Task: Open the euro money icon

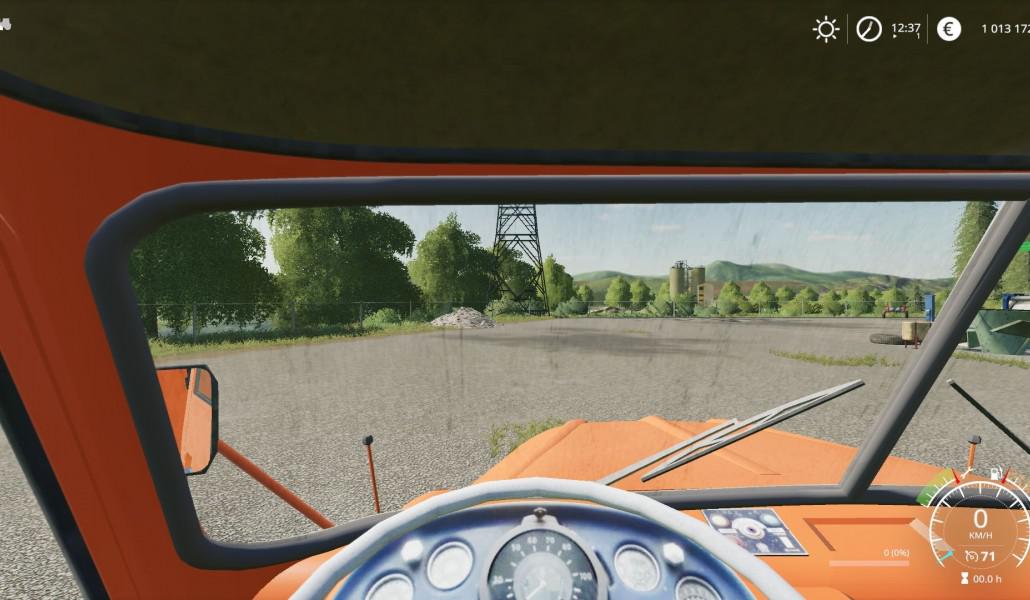Action: point(948,29)
